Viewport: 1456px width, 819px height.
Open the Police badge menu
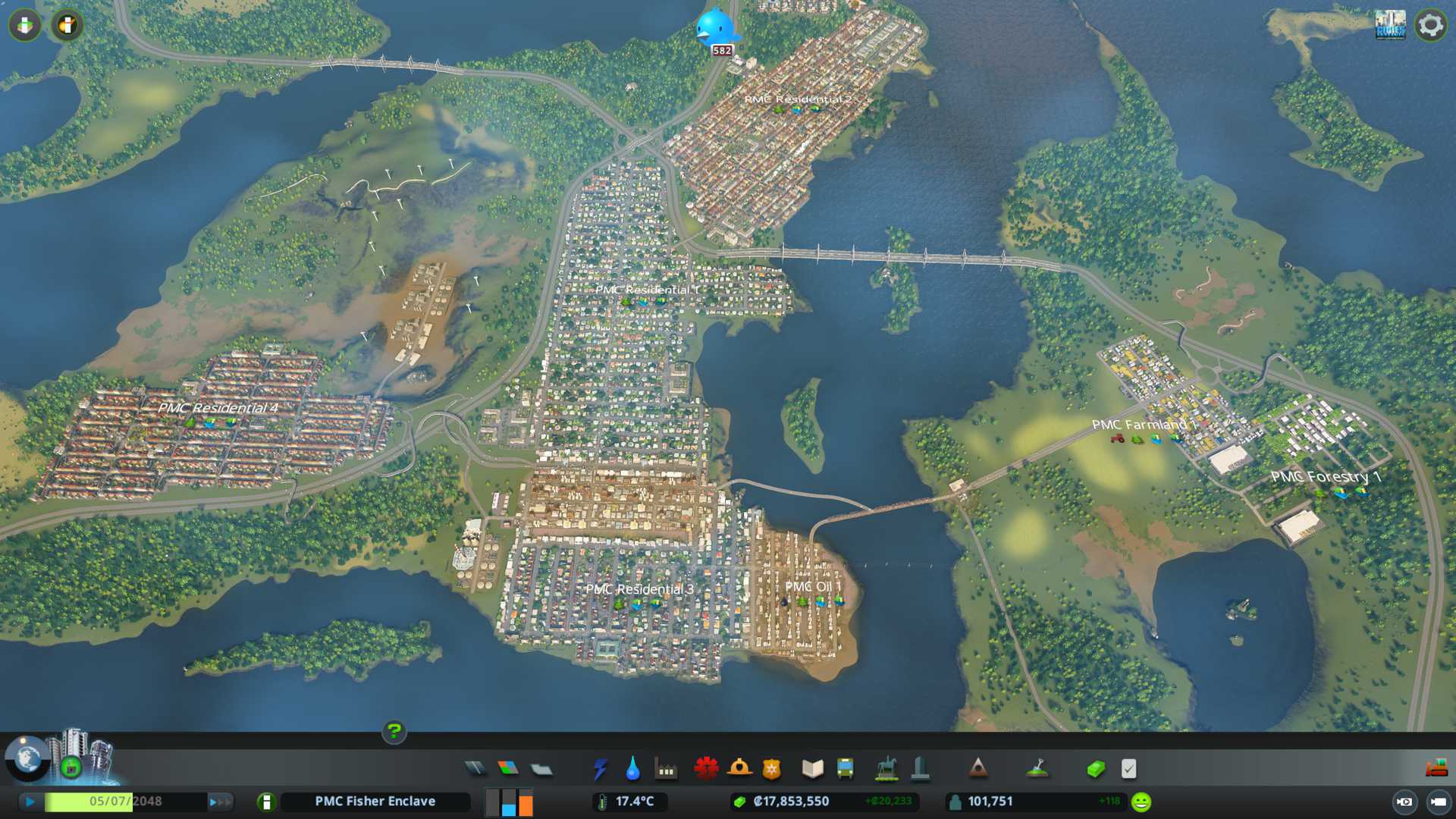(771, 769)
